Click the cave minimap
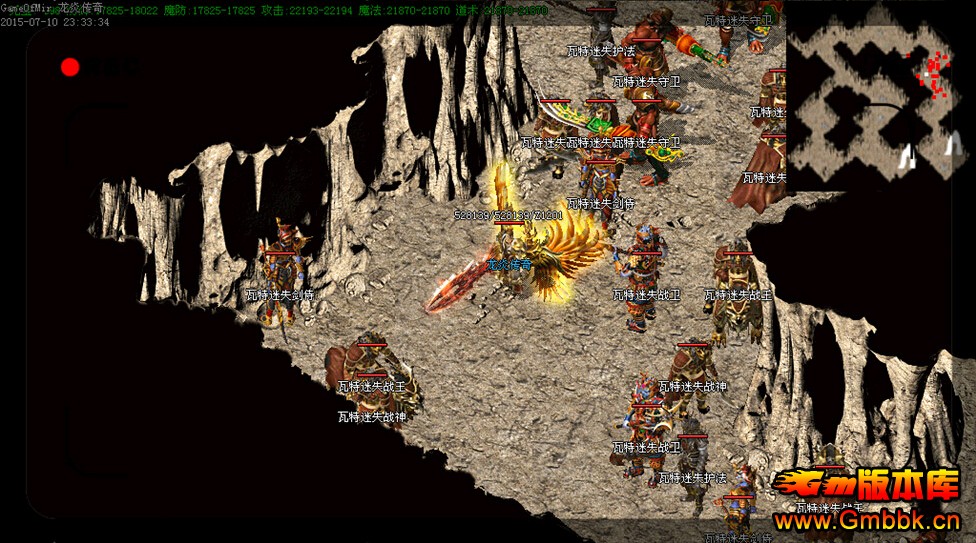 point(880,96)
